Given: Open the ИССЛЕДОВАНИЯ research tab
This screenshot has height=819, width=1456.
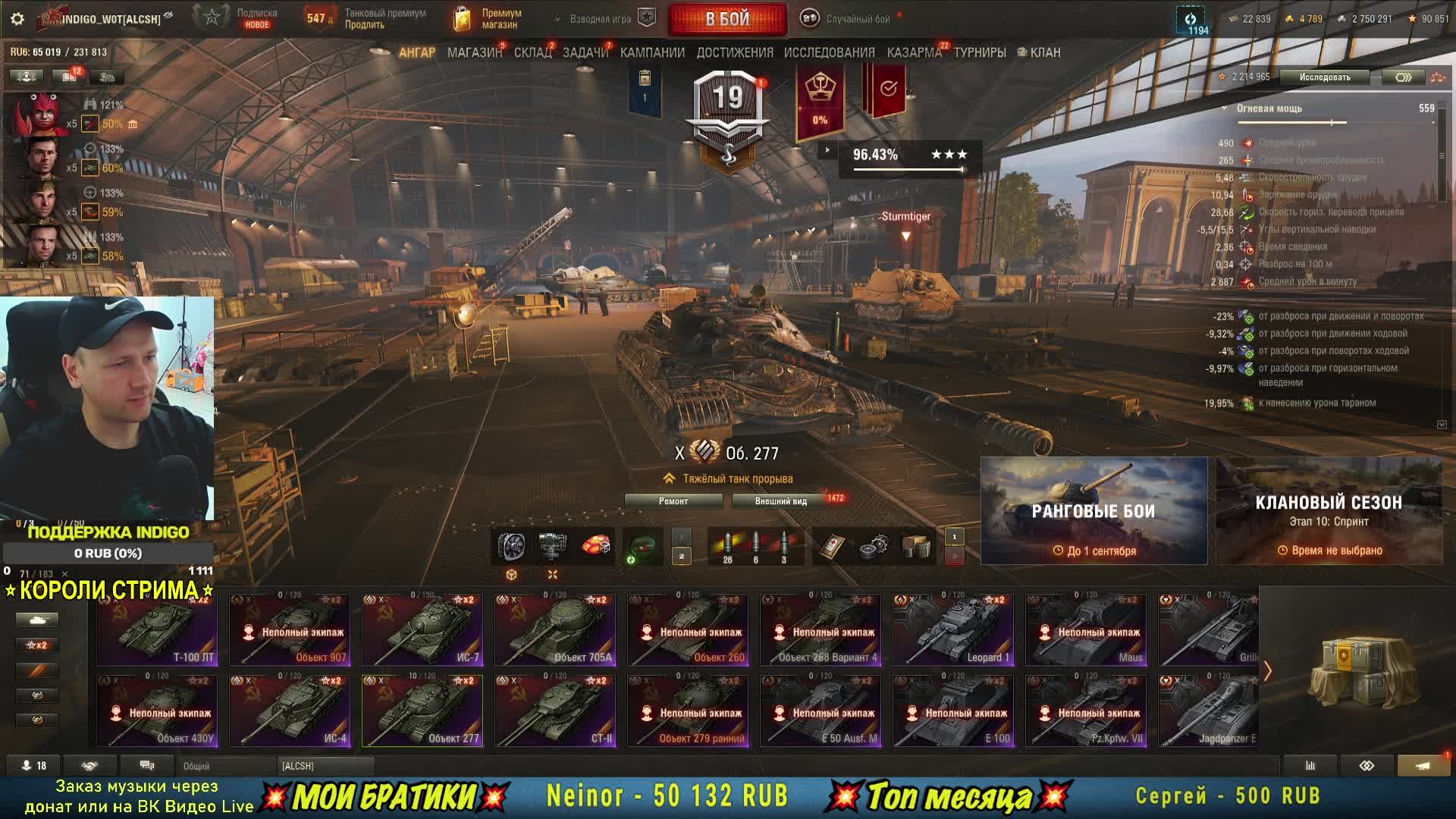Looking at the screenshot, I should pos(829,52).
